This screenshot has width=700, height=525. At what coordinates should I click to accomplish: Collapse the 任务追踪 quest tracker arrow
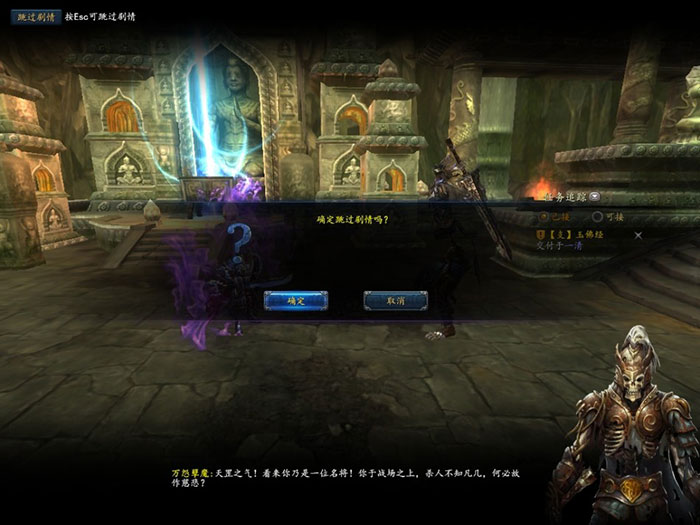(x=595, y=196)
